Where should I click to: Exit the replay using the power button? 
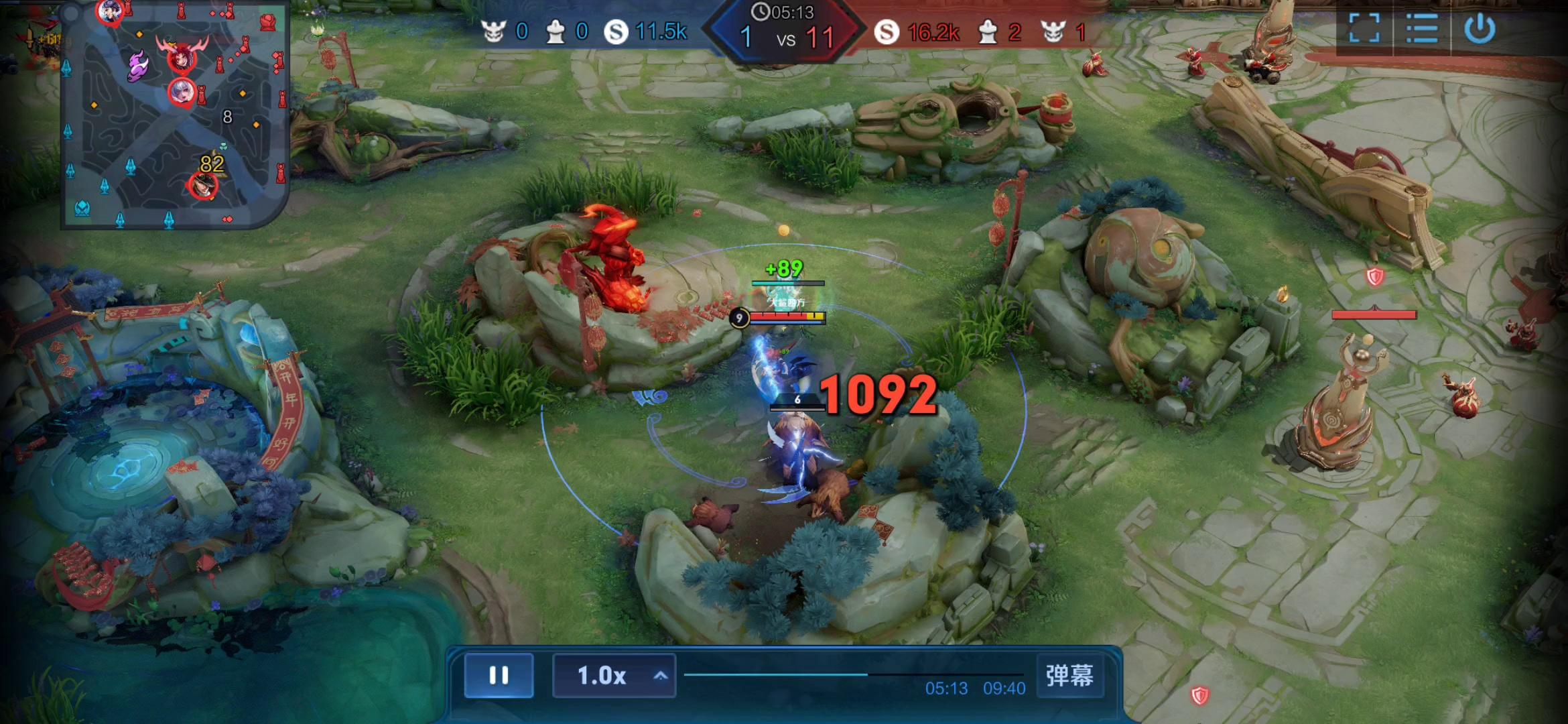click(x=1480, y=29)
